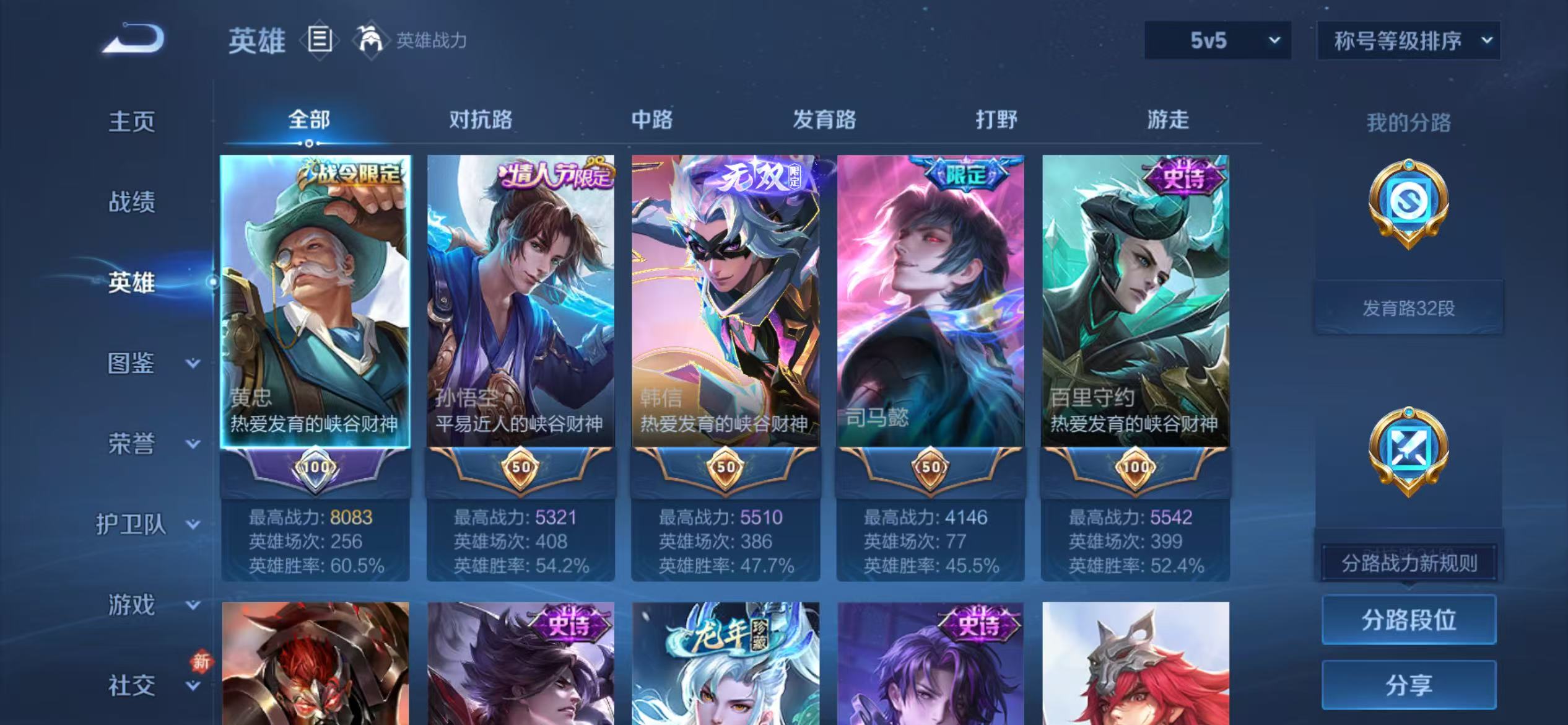This screenshot has height=725, width=1568.
Task: Click the 分享 button
Action: point(1409,685)
